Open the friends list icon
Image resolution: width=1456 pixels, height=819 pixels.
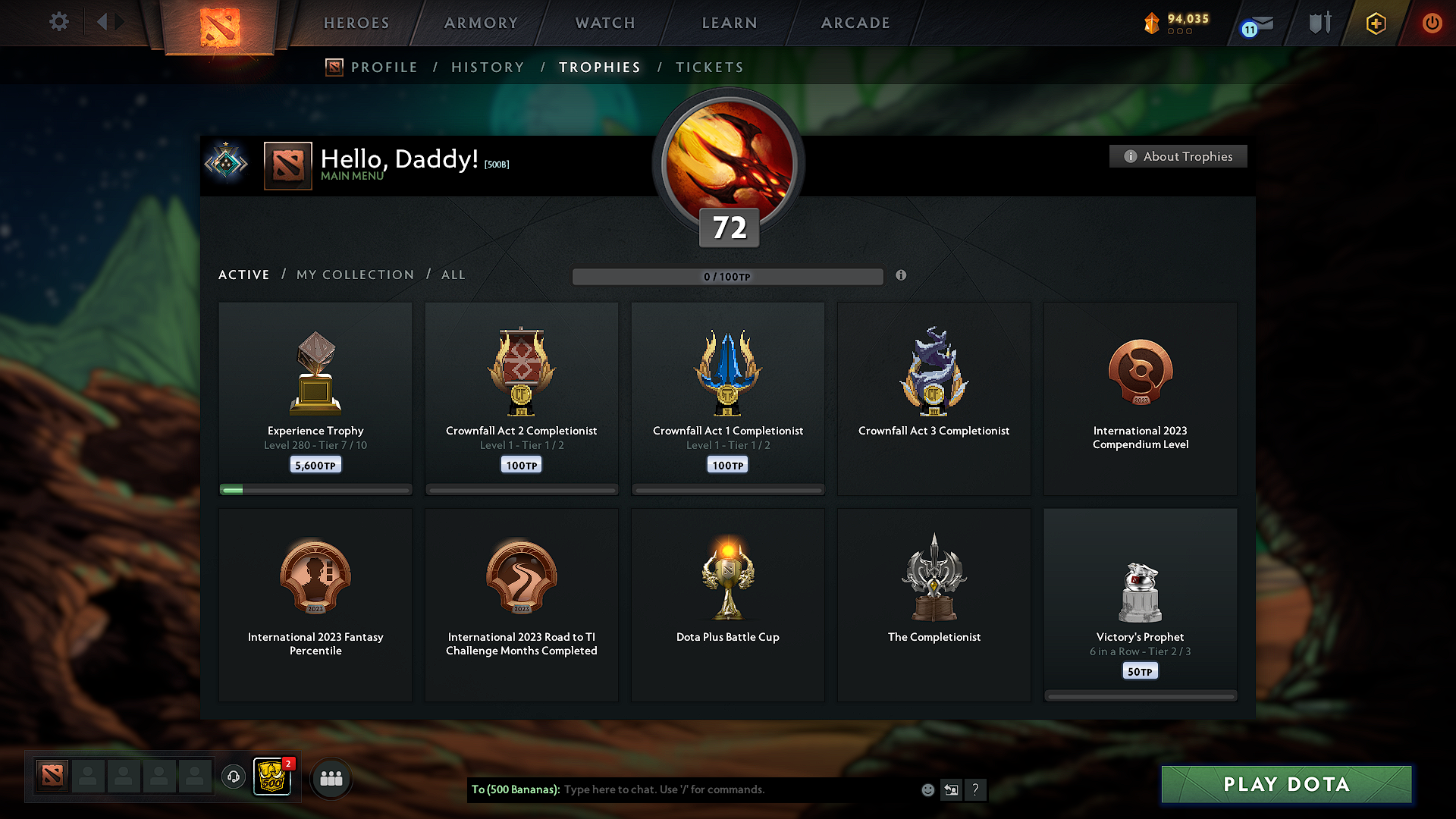click(x=331, y=778)
